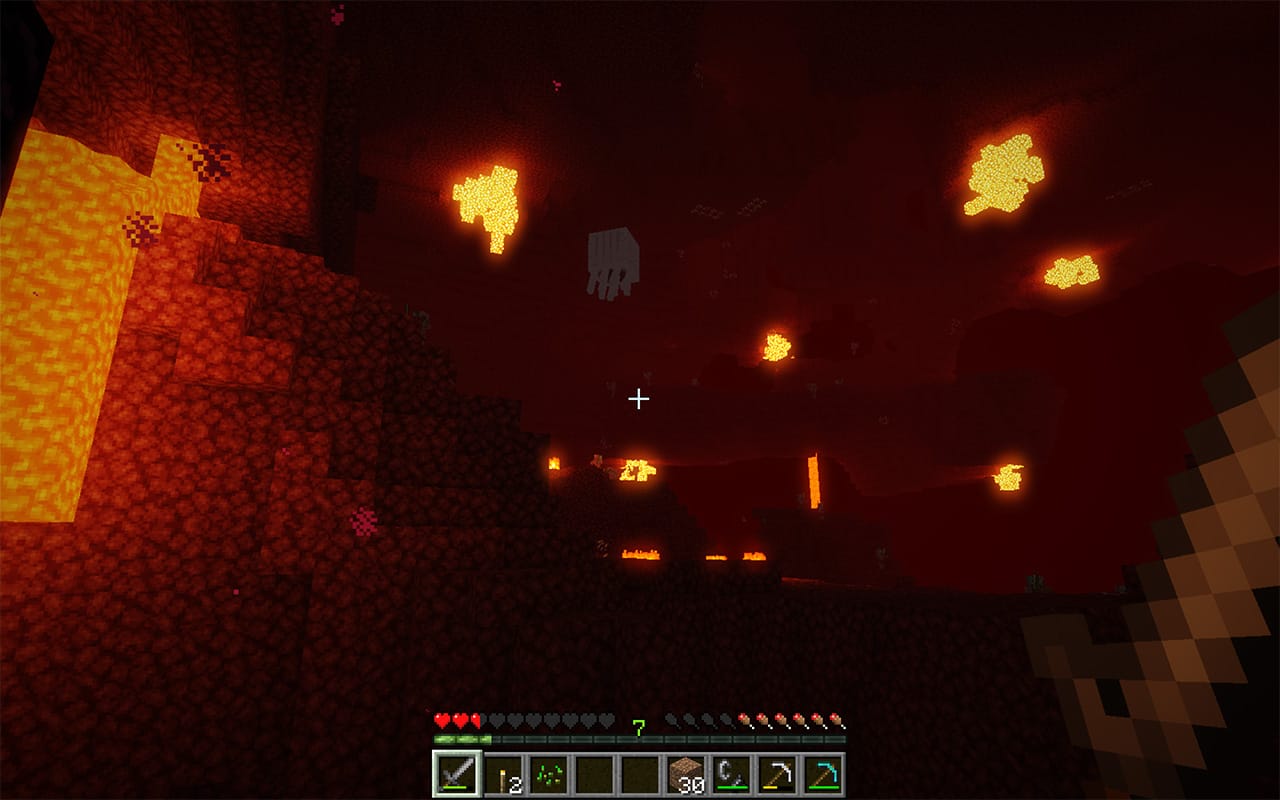Equip the iron pickaxe from the hotbar
The image size is (1280, 800).
pyautogui.click(x=778, y=774)
